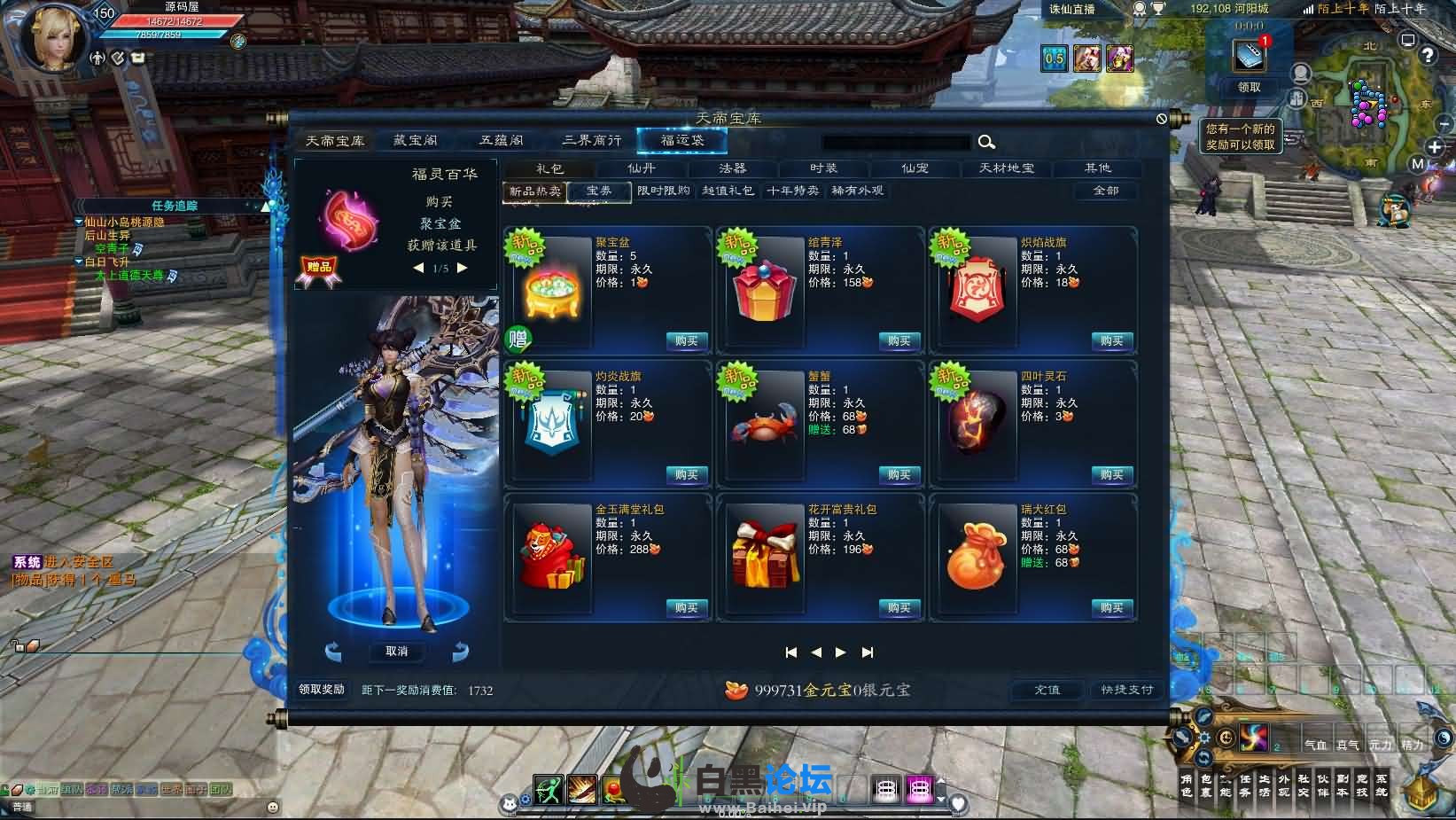Image resolution: width=1456 pixels, height=820 pixels.
Task: Close the 天帝宝库 shop window
Action: 1162,119
